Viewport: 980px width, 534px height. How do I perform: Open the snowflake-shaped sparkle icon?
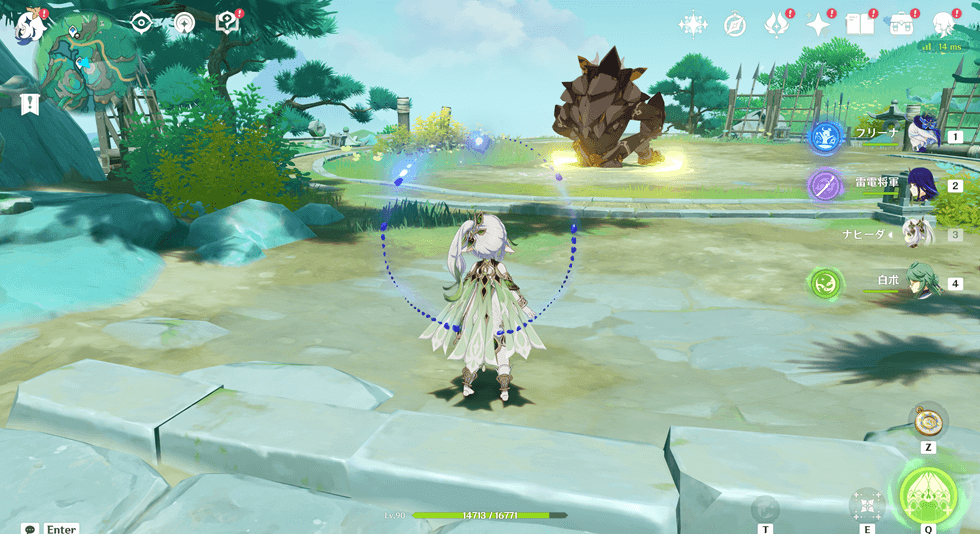click(692, 25)
